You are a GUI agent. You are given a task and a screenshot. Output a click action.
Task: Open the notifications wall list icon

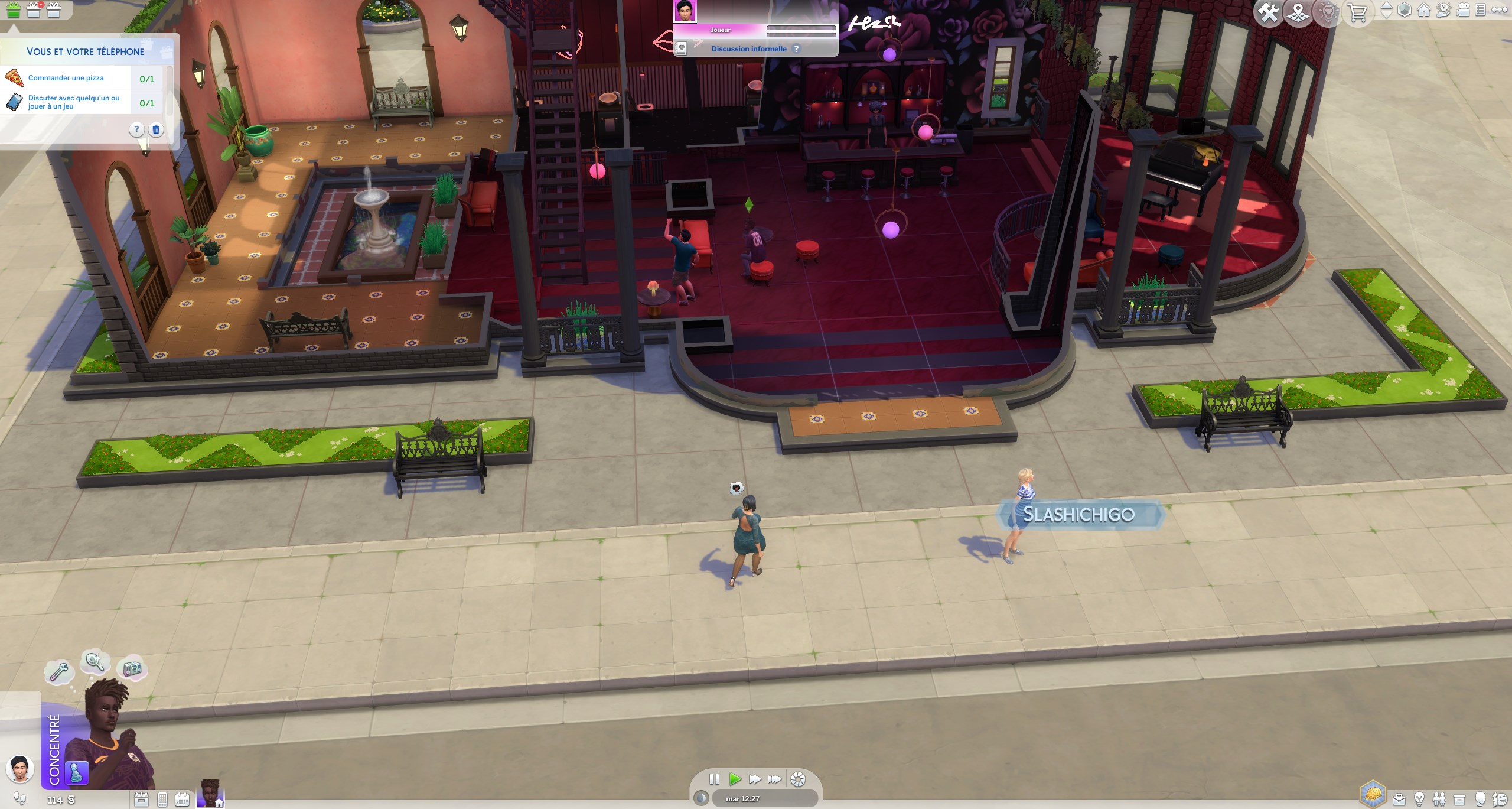coord(1481,10)
